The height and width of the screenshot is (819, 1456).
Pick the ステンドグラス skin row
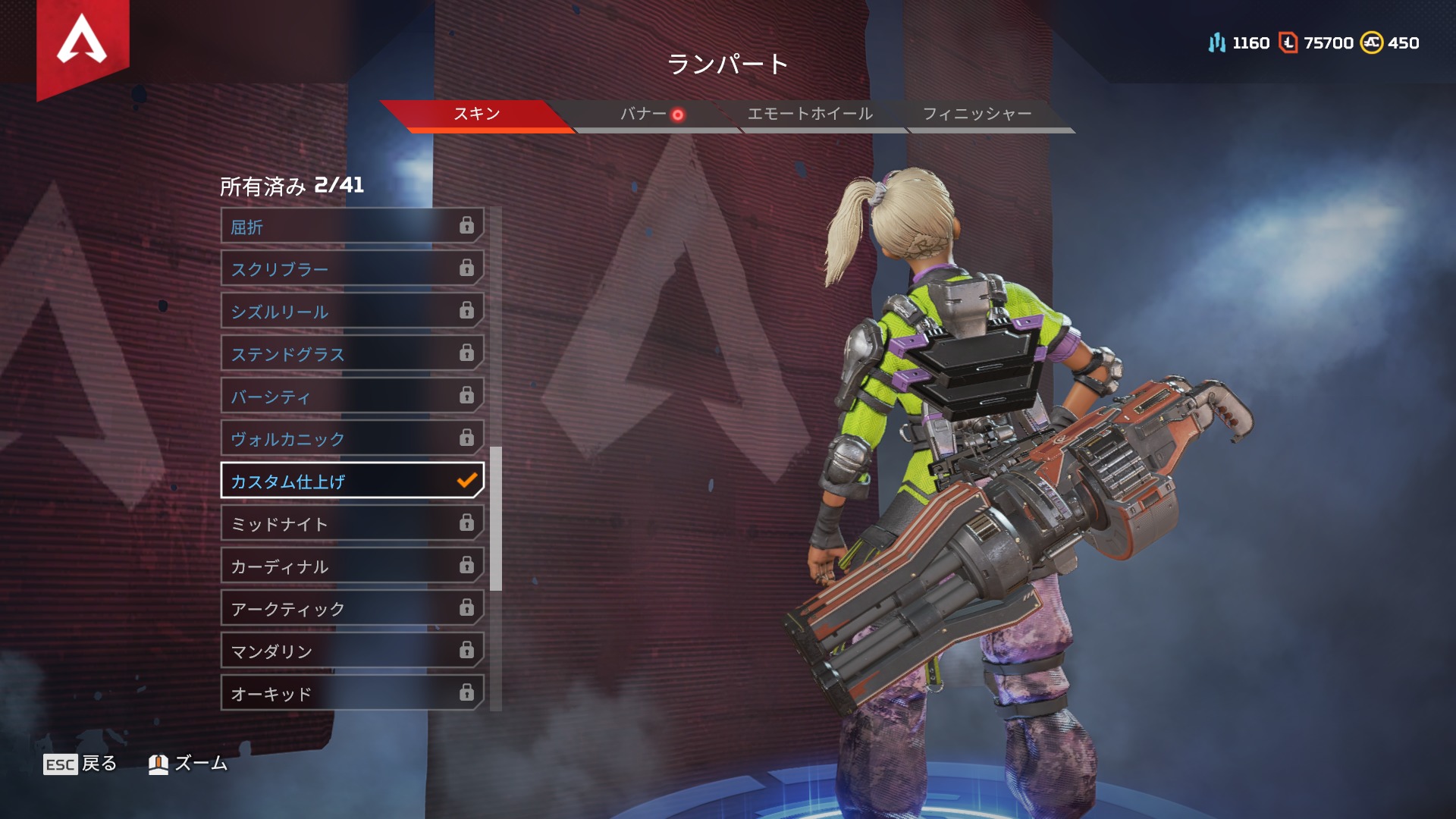tap(352, 353)
